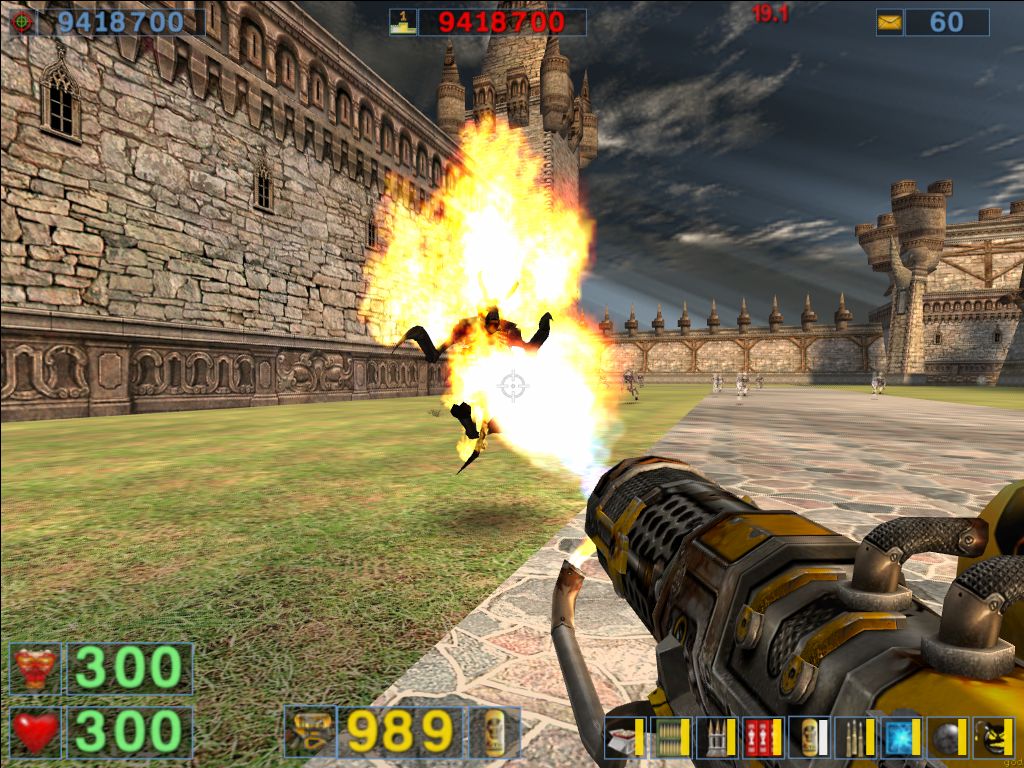Choose the rockets ammo icon
Viewport: 1024px width, 768px height.
click(x=714, y=737)
